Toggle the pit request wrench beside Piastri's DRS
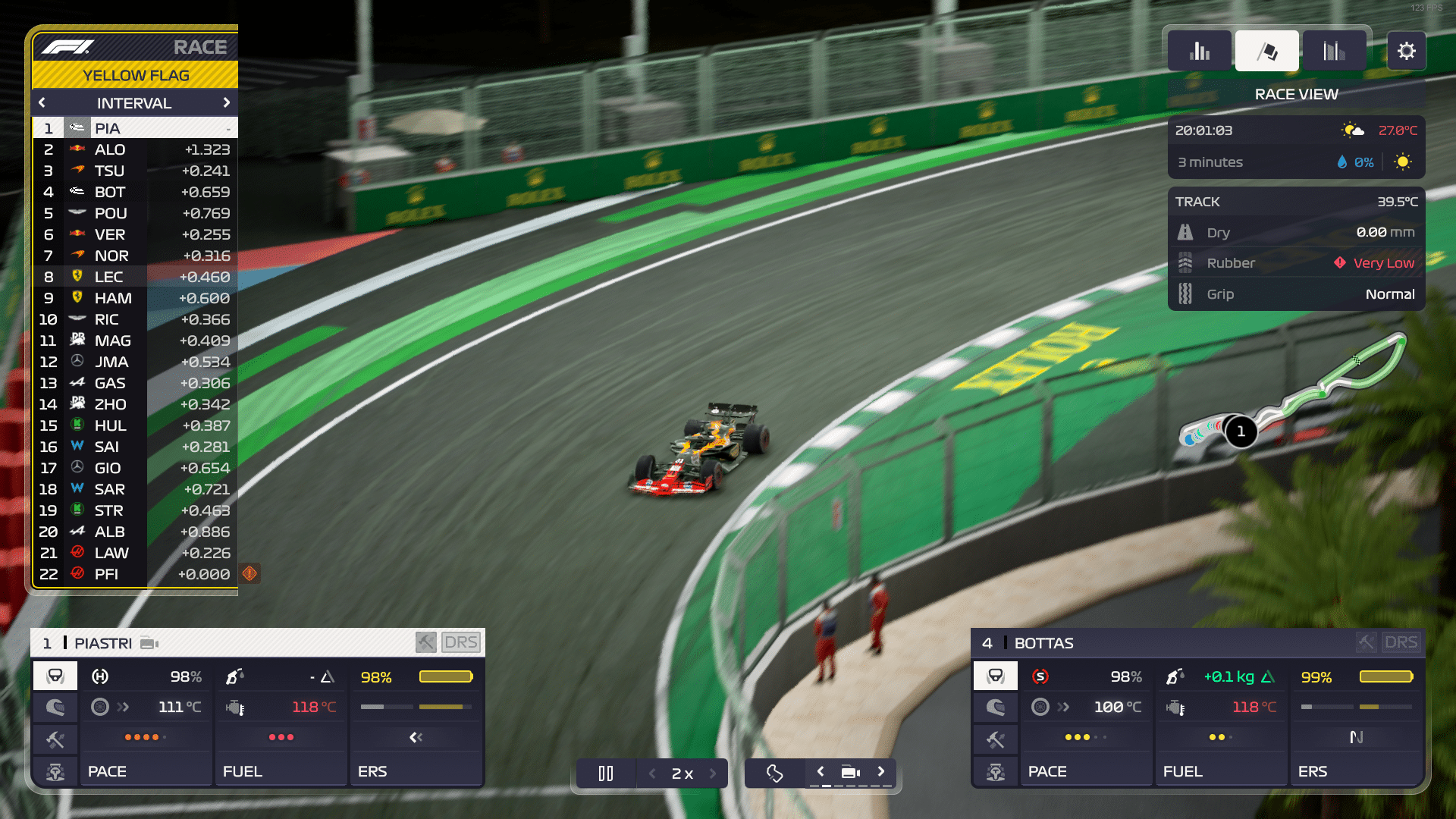Screen dimensions: 1456x819 coord(425,642)
